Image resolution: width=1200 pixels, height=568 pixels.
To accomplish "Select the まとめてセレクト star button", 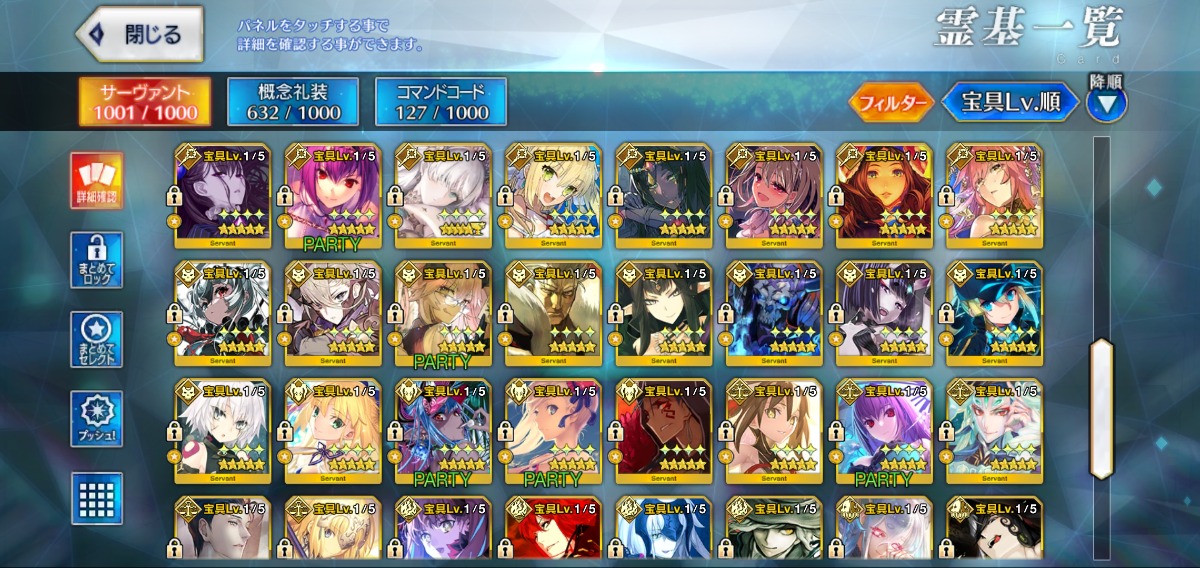I will (x=97, y=339).
